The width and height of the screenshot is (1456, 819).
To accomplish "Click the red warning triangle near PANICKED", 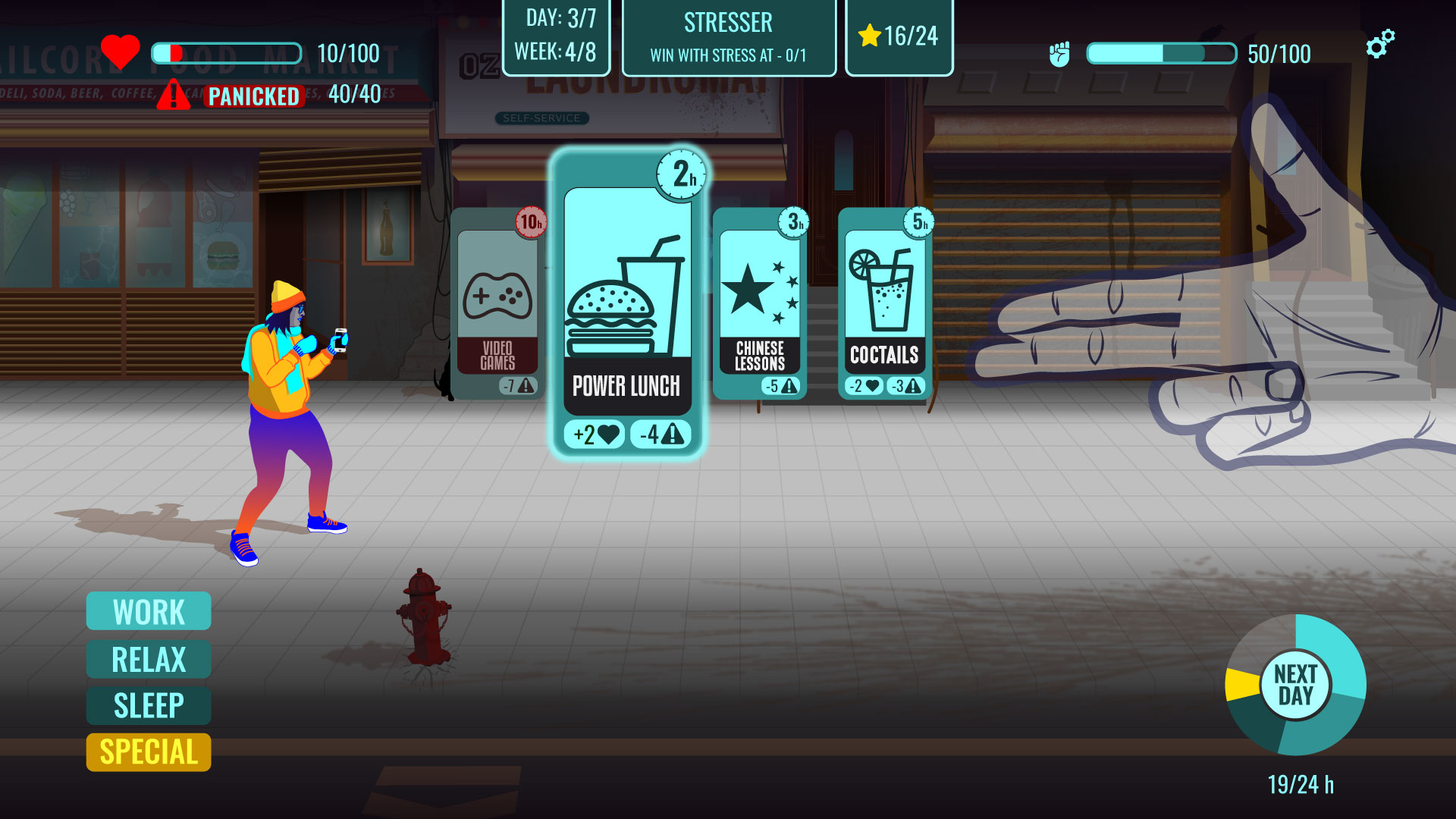I will (173, 96).
